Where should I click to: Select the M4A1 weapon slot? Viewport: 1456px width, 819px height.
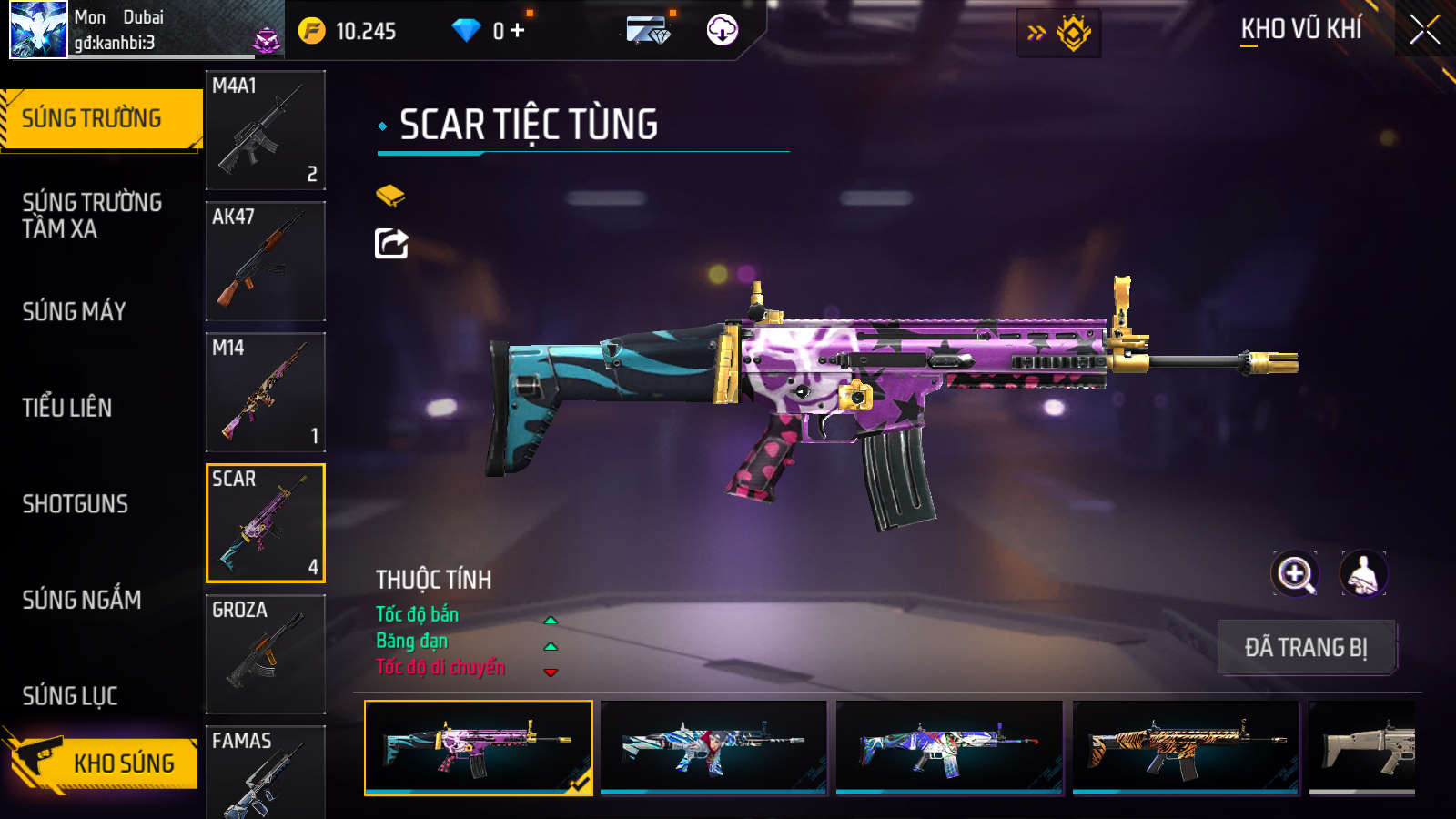click(266, 130)
